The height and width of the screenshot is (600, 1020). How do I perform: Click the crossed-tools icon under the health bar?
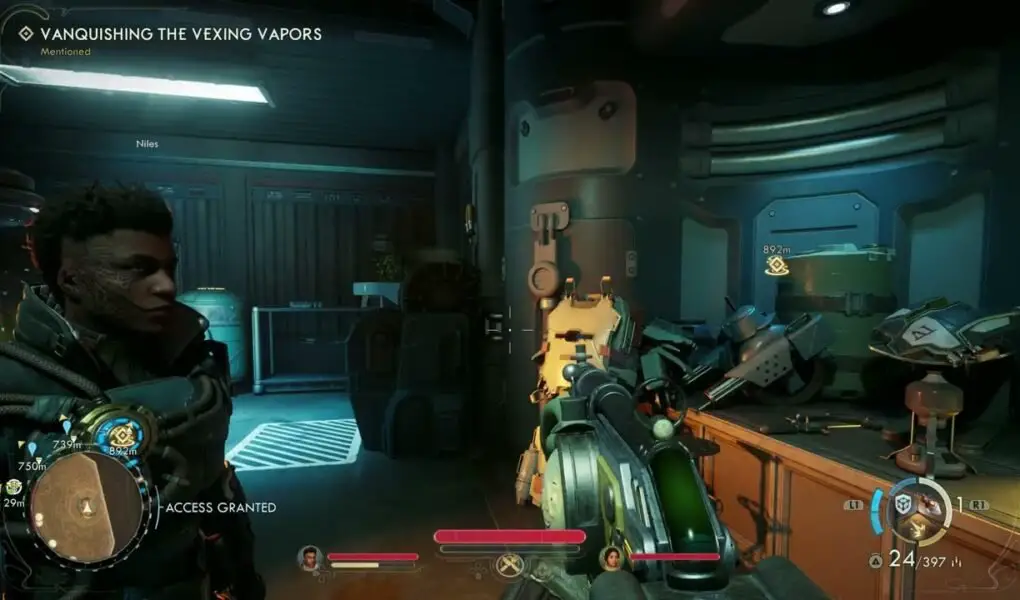[x=511, y=565]
